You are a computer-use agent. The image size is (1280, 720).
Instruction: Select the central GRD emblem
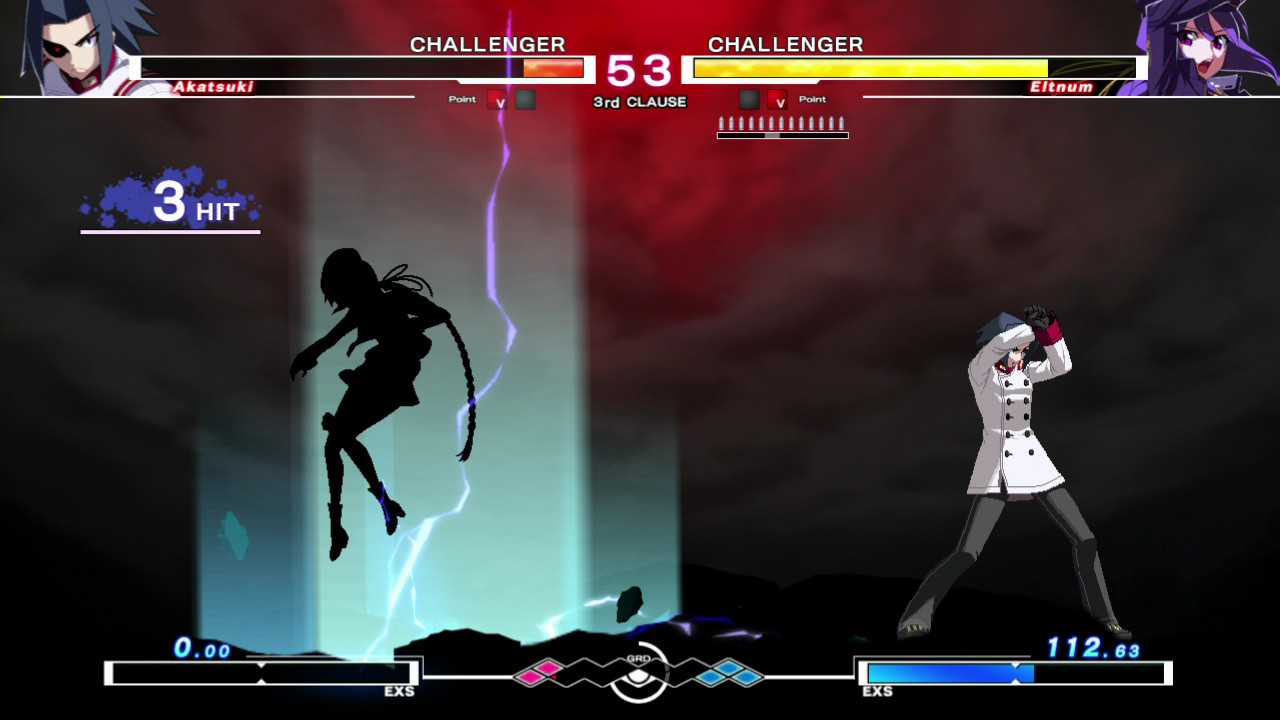(x=639, y=673)
